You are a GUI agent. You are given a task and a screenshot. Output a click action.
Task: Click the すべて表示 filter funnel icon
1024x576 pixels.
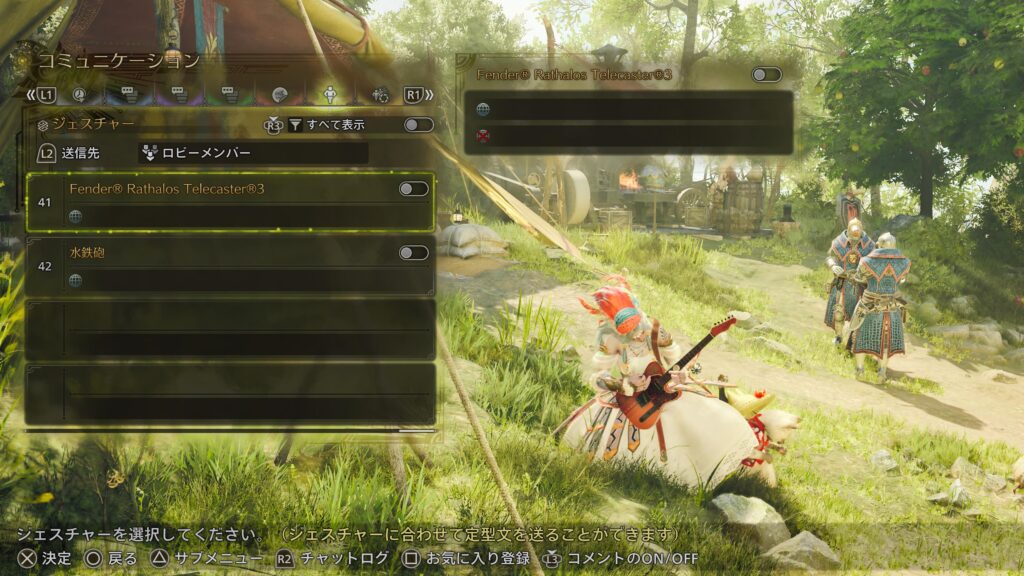coord(295,125)
